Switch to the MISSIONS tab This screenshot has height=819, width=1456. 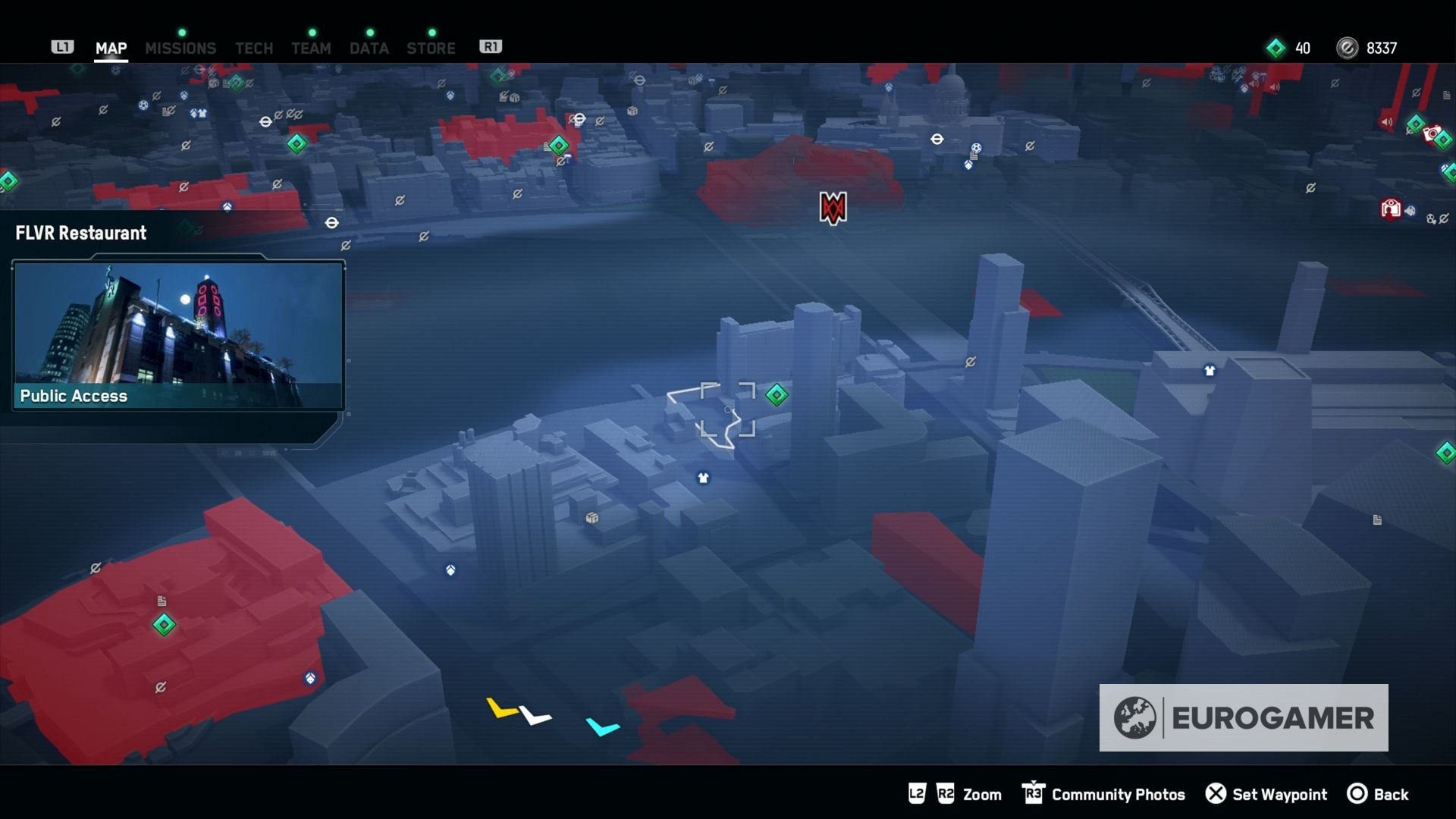coord(180,47)
